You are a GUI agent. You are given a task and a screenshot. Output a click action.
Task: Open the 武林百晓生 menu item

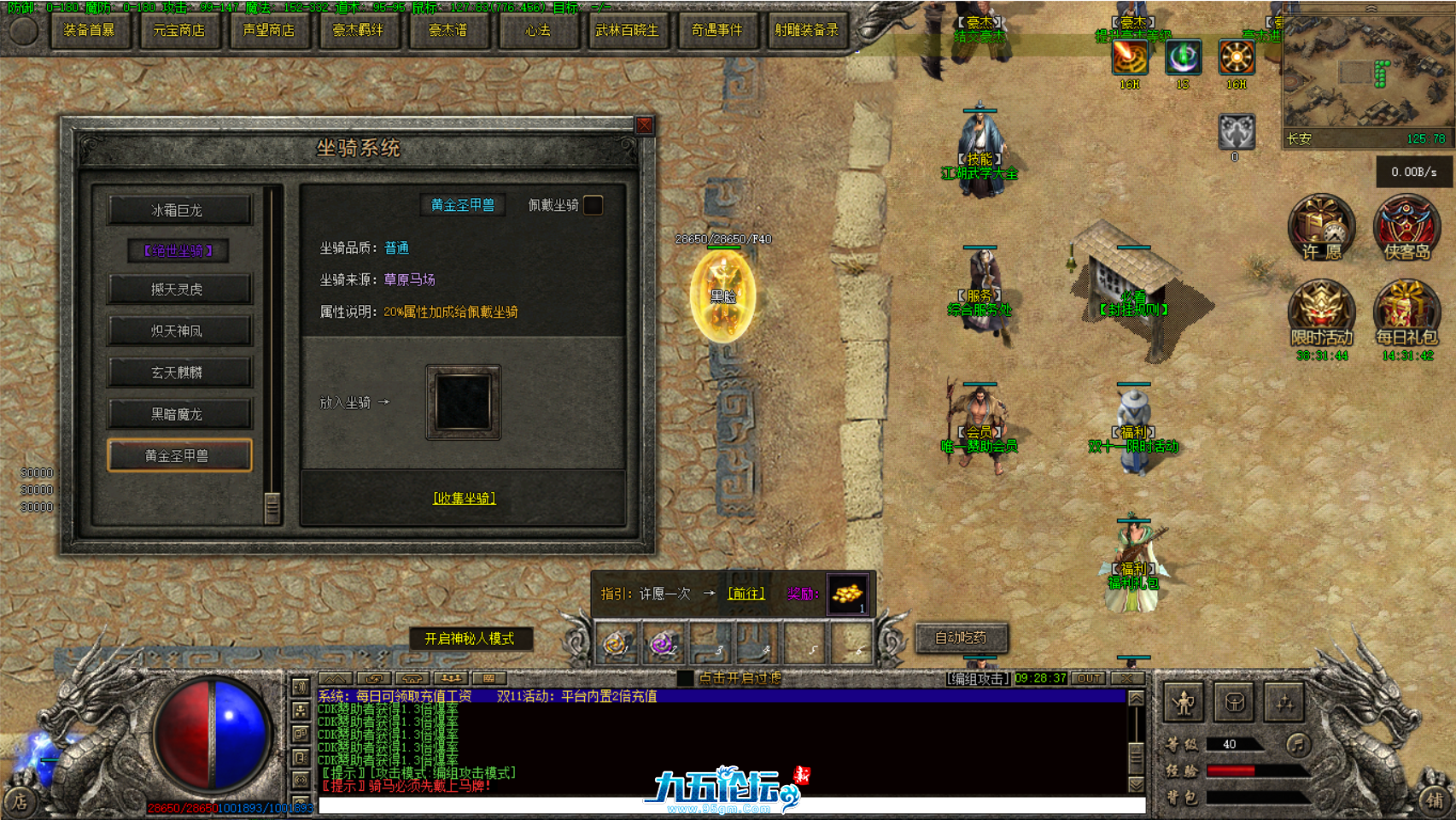coord(628,28)
